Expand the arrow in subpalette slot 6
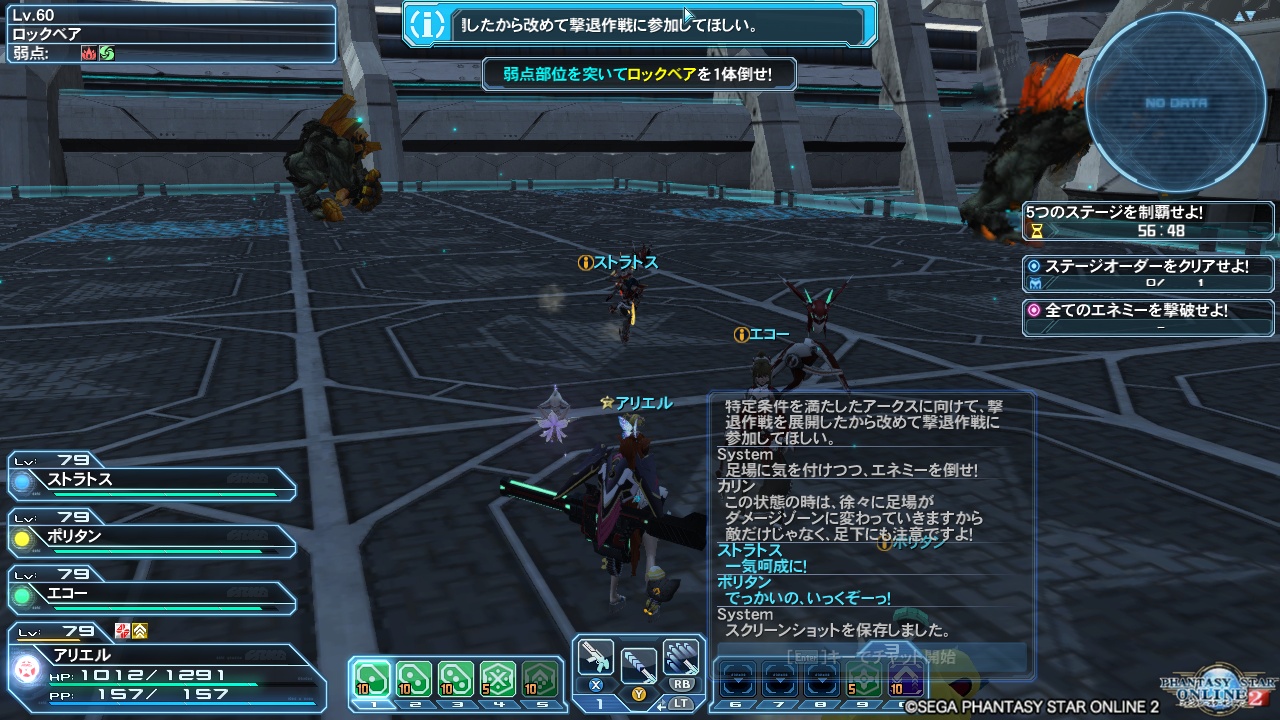The image size is (1280, 720). click(738, 680)
